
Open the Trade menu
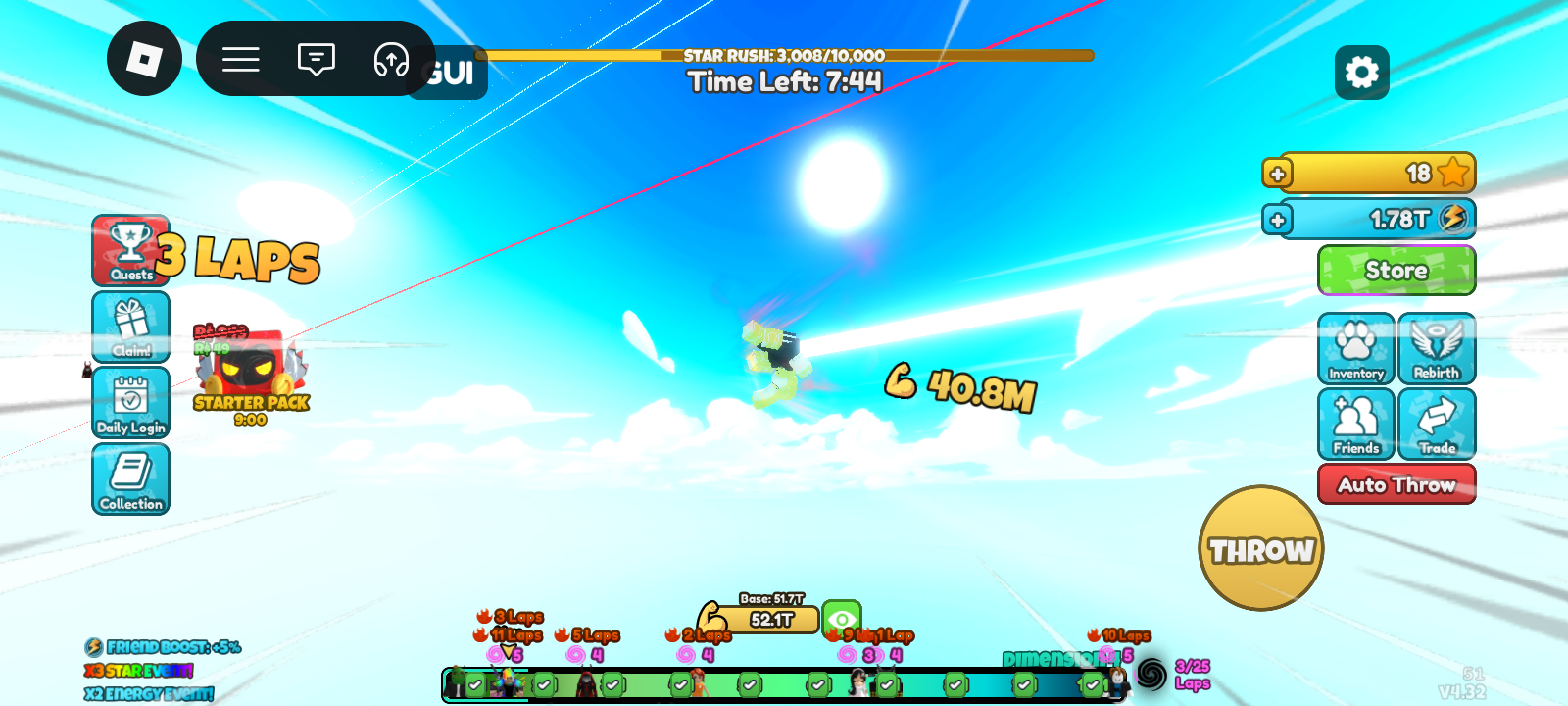[x=1437, y=424]
